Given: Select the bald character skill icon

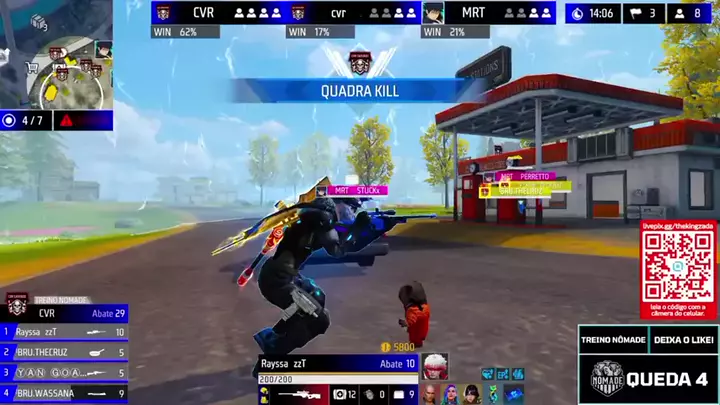Looking at the screenshot, I should pos(430,394).
